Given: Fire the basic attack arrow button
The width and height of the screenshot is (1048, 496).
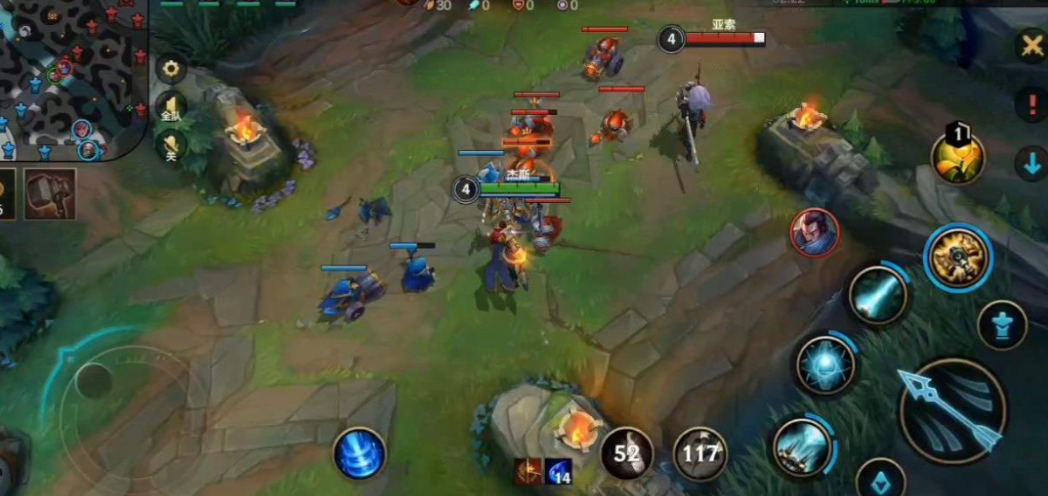Looking at the screenshot, I should [951, 411].
